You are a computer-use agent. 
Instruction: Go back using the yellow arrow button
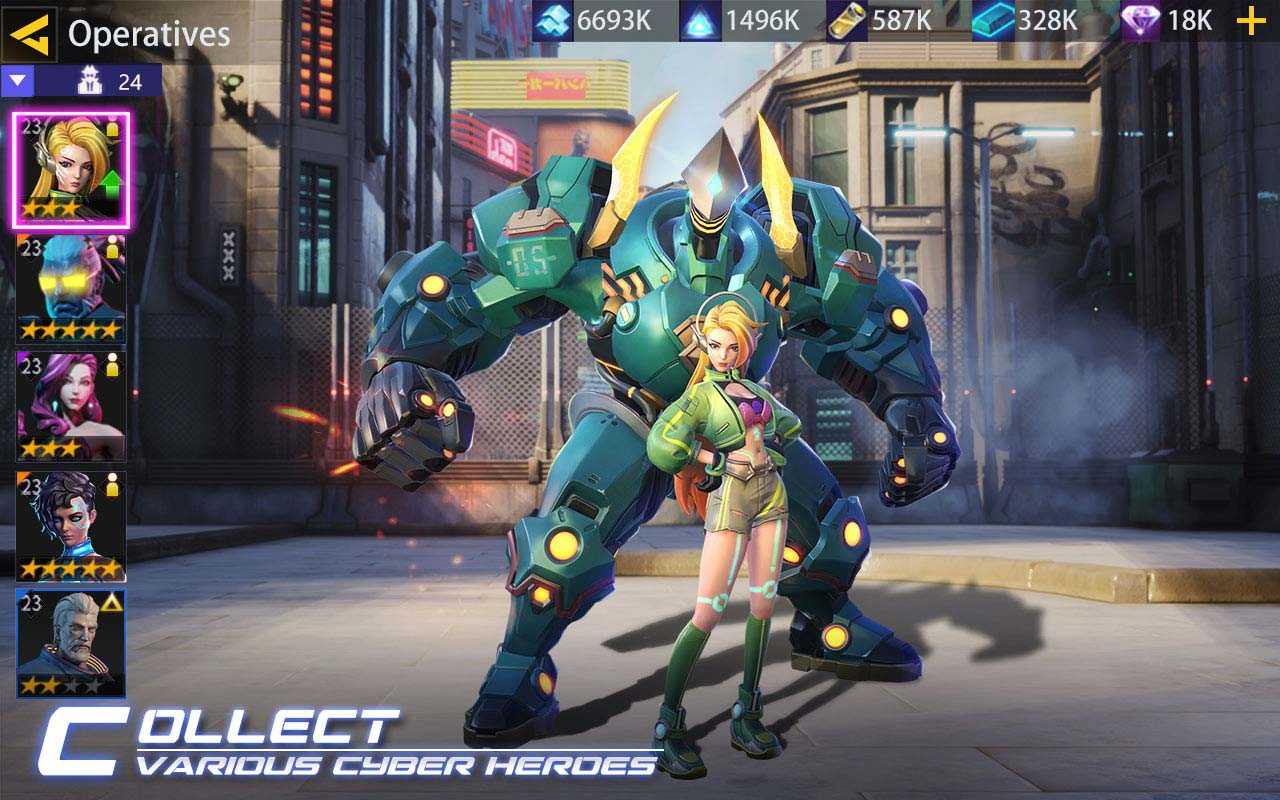tap(30, 35)
